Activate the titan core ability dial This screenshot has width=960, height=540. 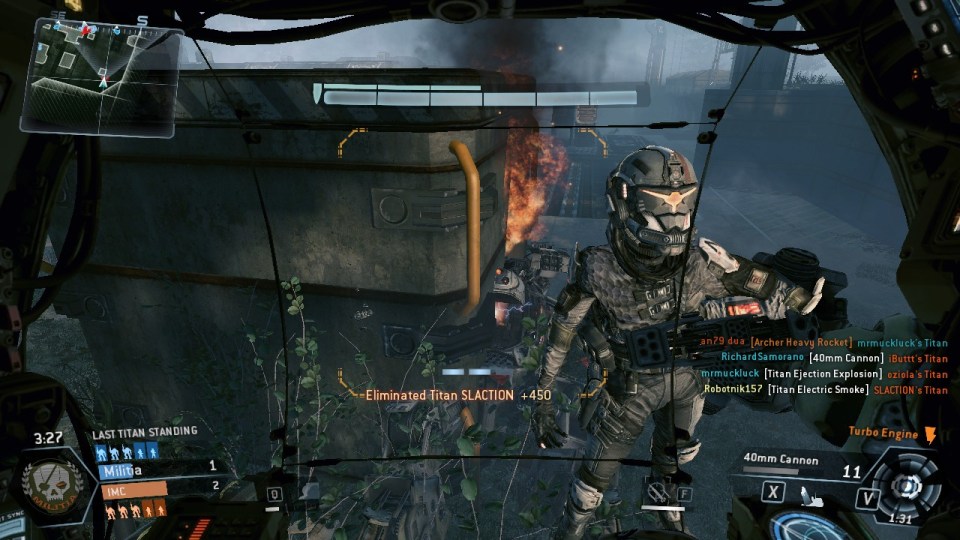pos(908,485)
